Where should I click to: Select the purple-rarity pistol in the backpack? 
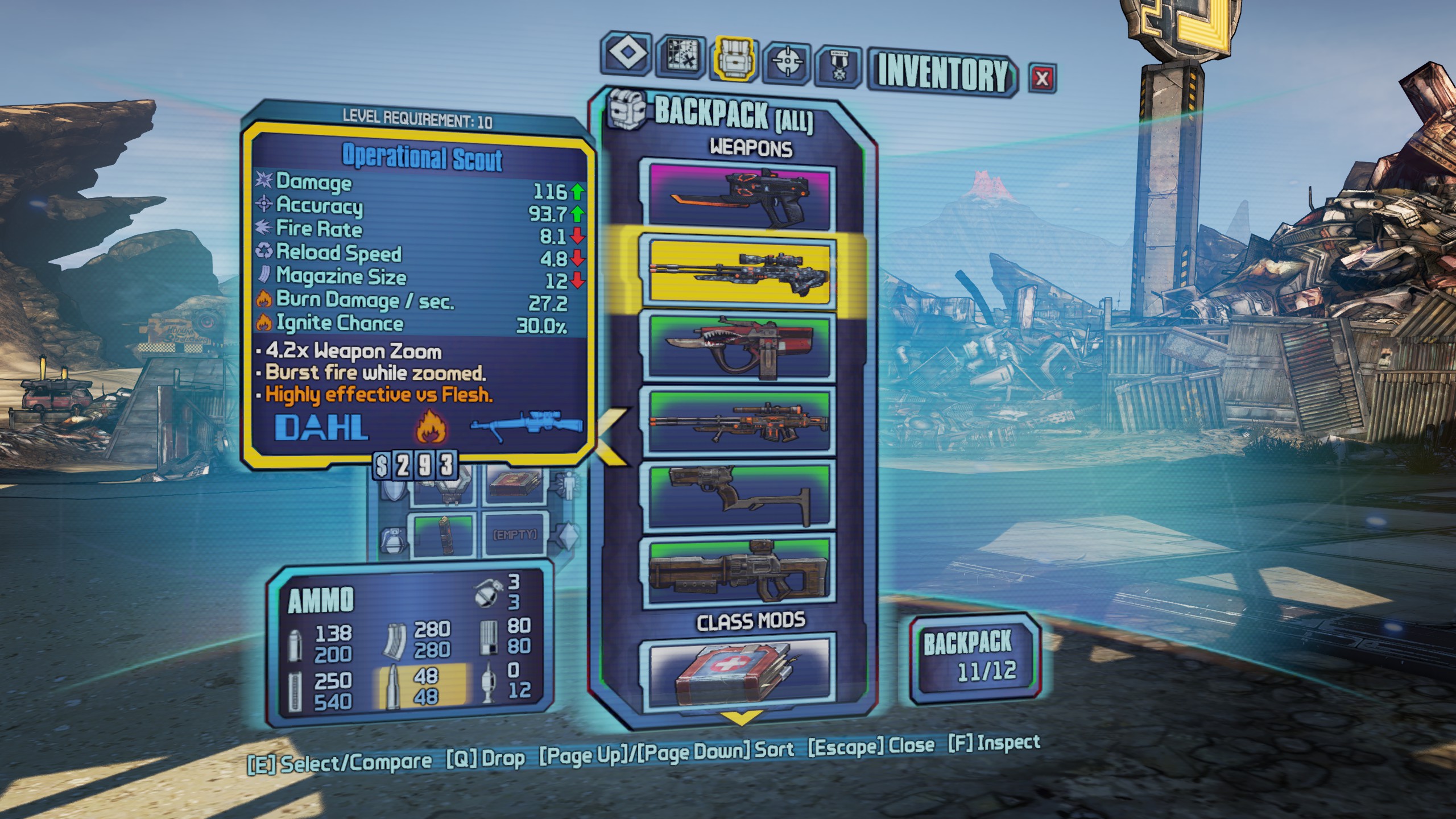point(739,195)
